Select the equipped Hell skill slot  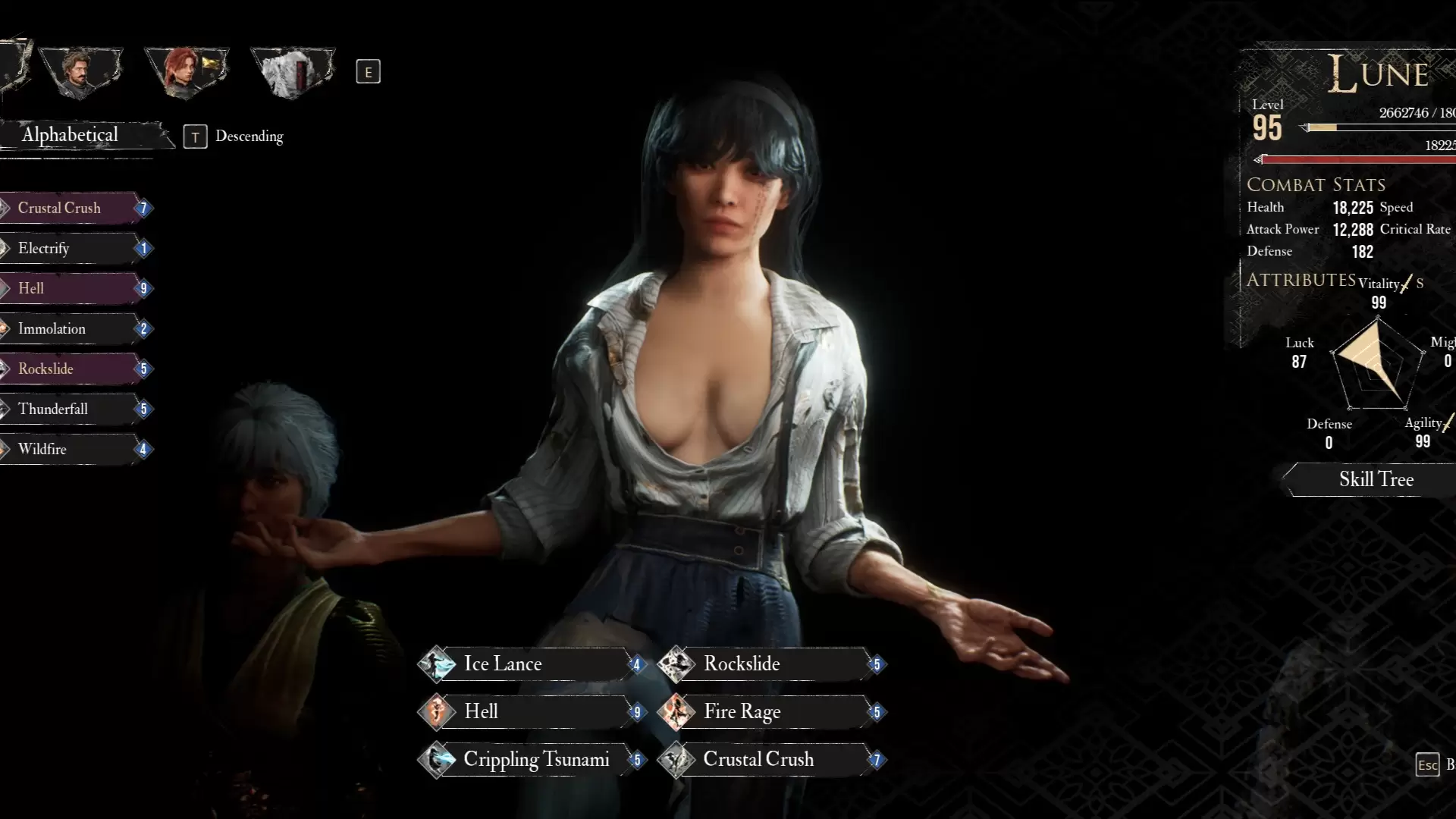point(531,712)
